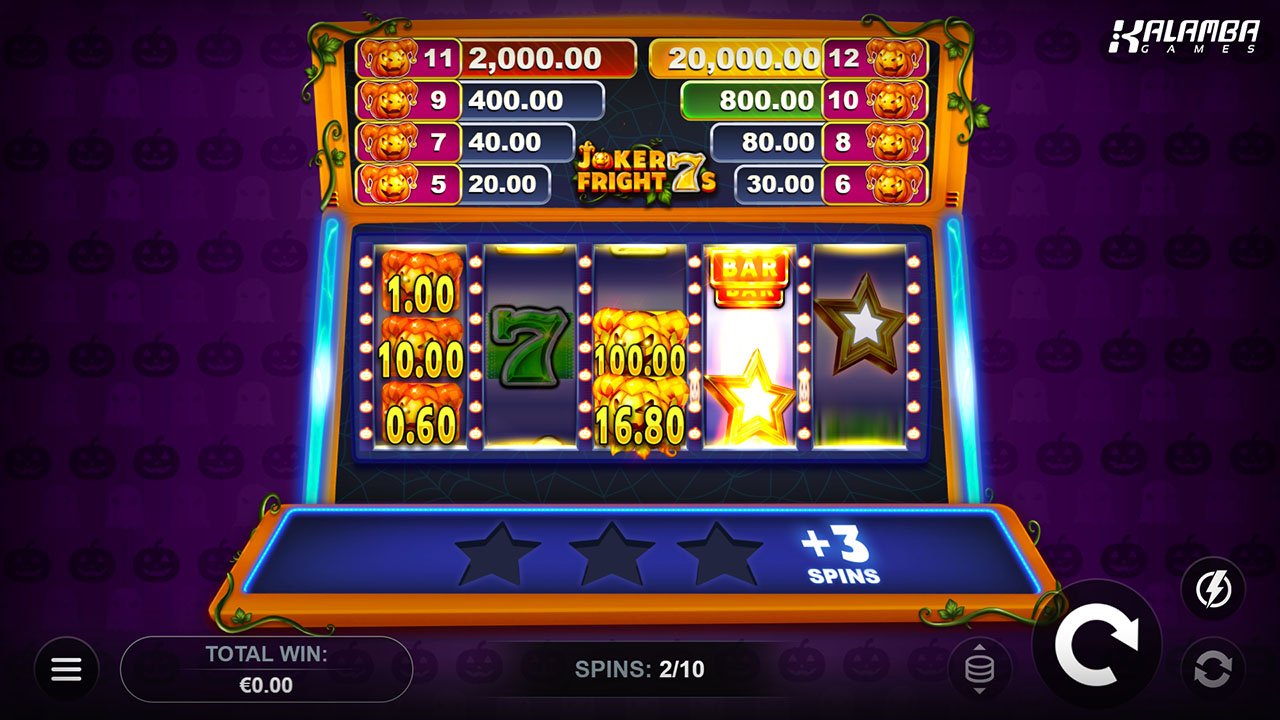Open autoplay settings with looping arrows icon
Viewport: 1280px width, 720px height.
[x=1212, y=669]
